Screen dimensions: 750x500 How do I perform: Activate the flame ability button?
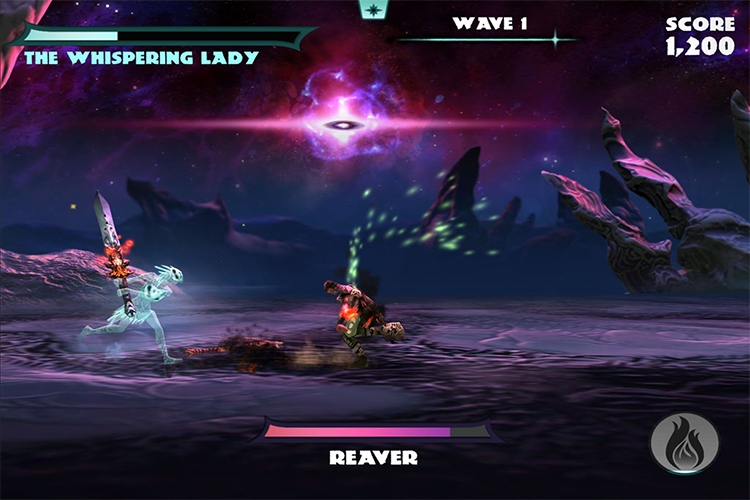(684, 443)
